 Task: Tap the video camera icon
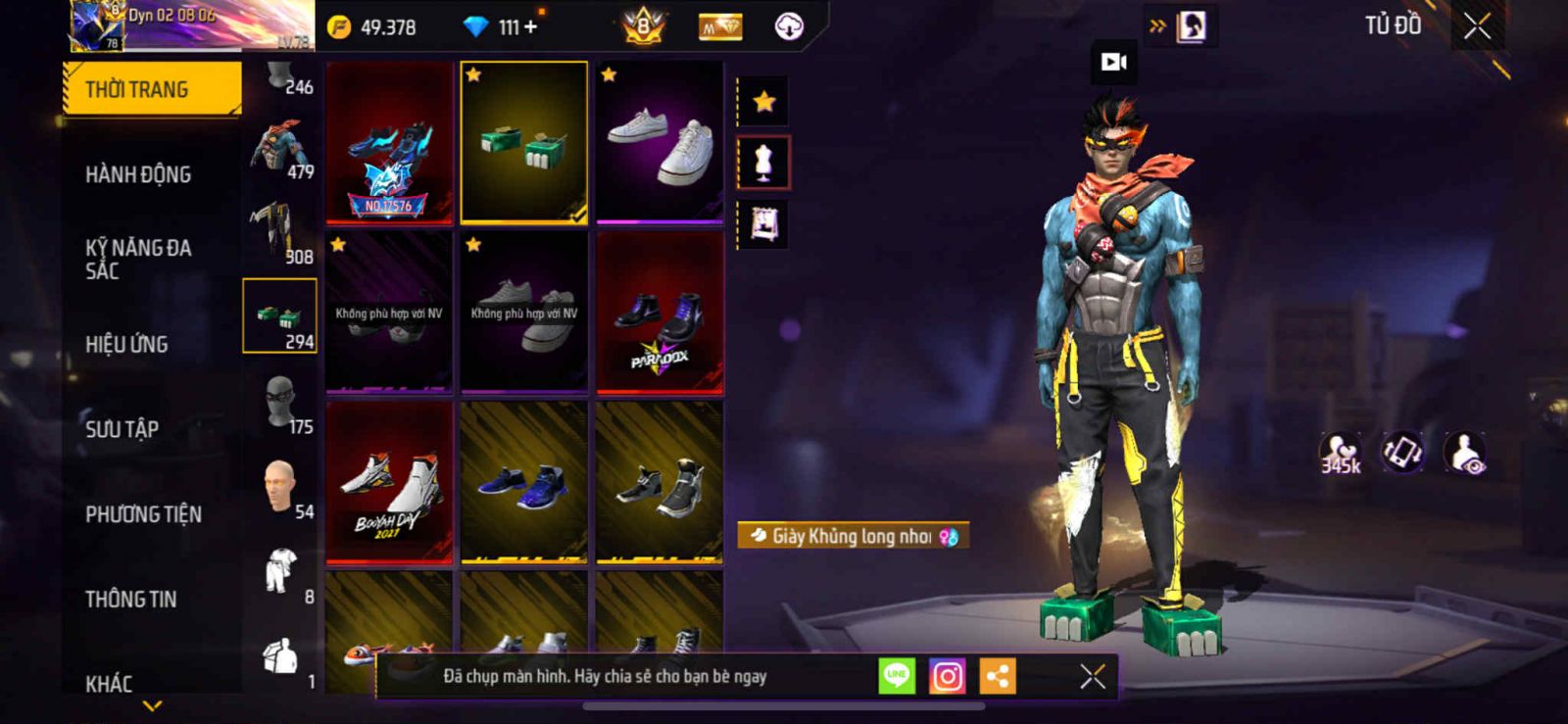[1114, 63]
